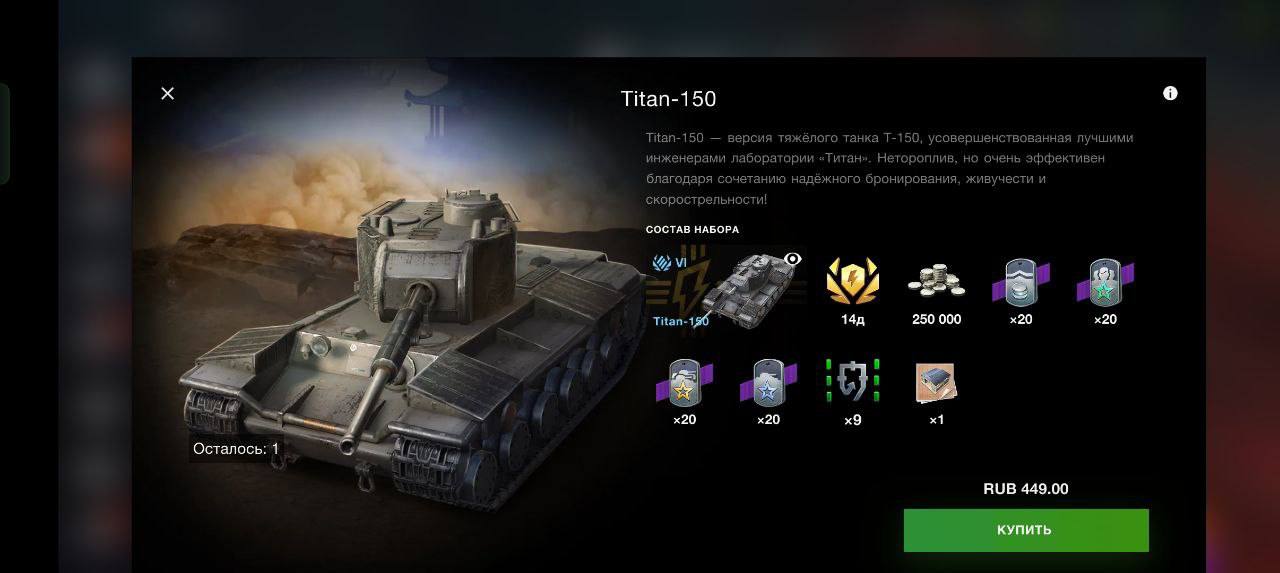Select the garage slot icon
This screenshot has width=1280, height=573.
(936, 382)
